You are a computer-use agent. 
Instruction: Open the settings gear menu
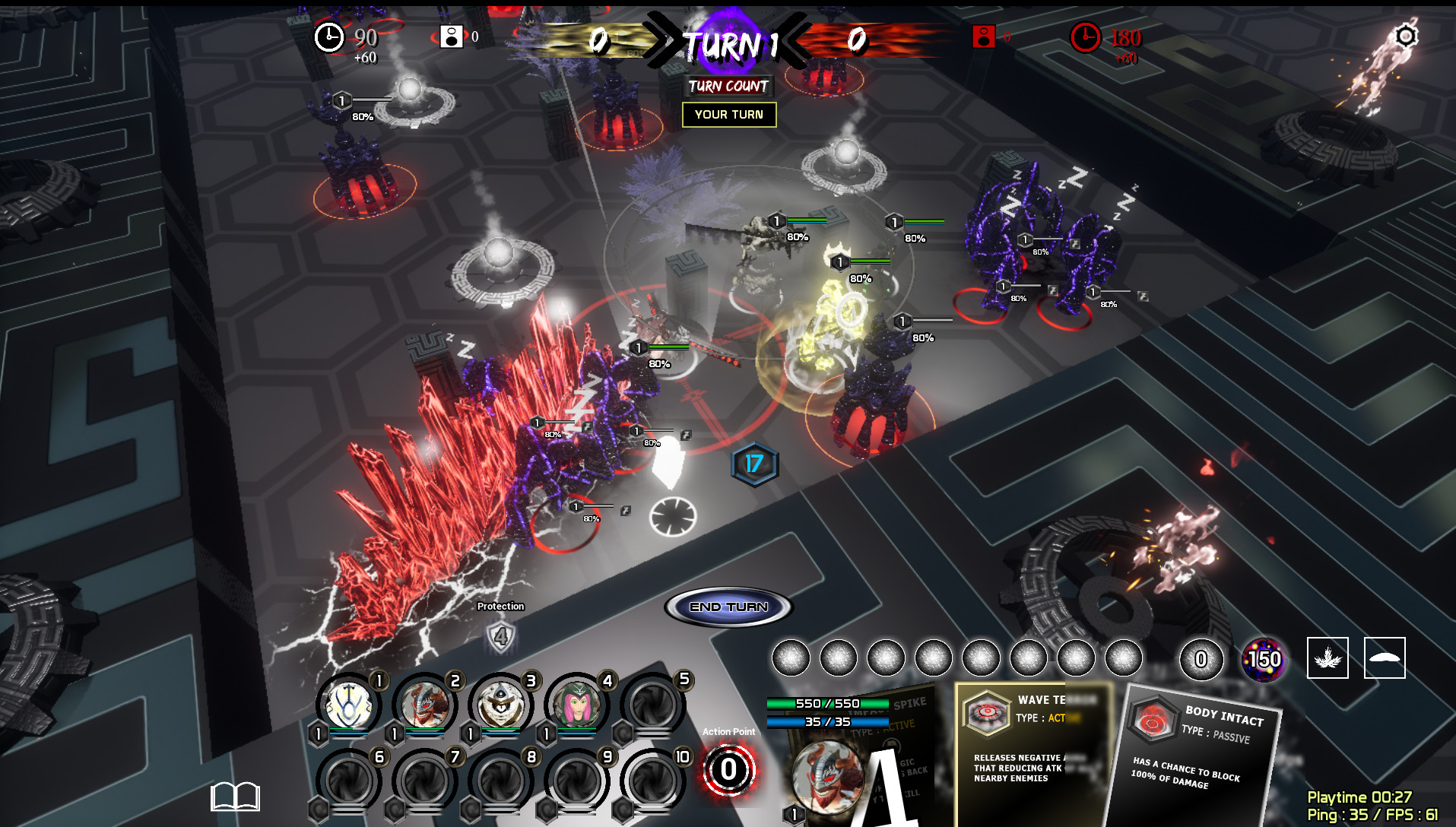tap(1405, 34)
